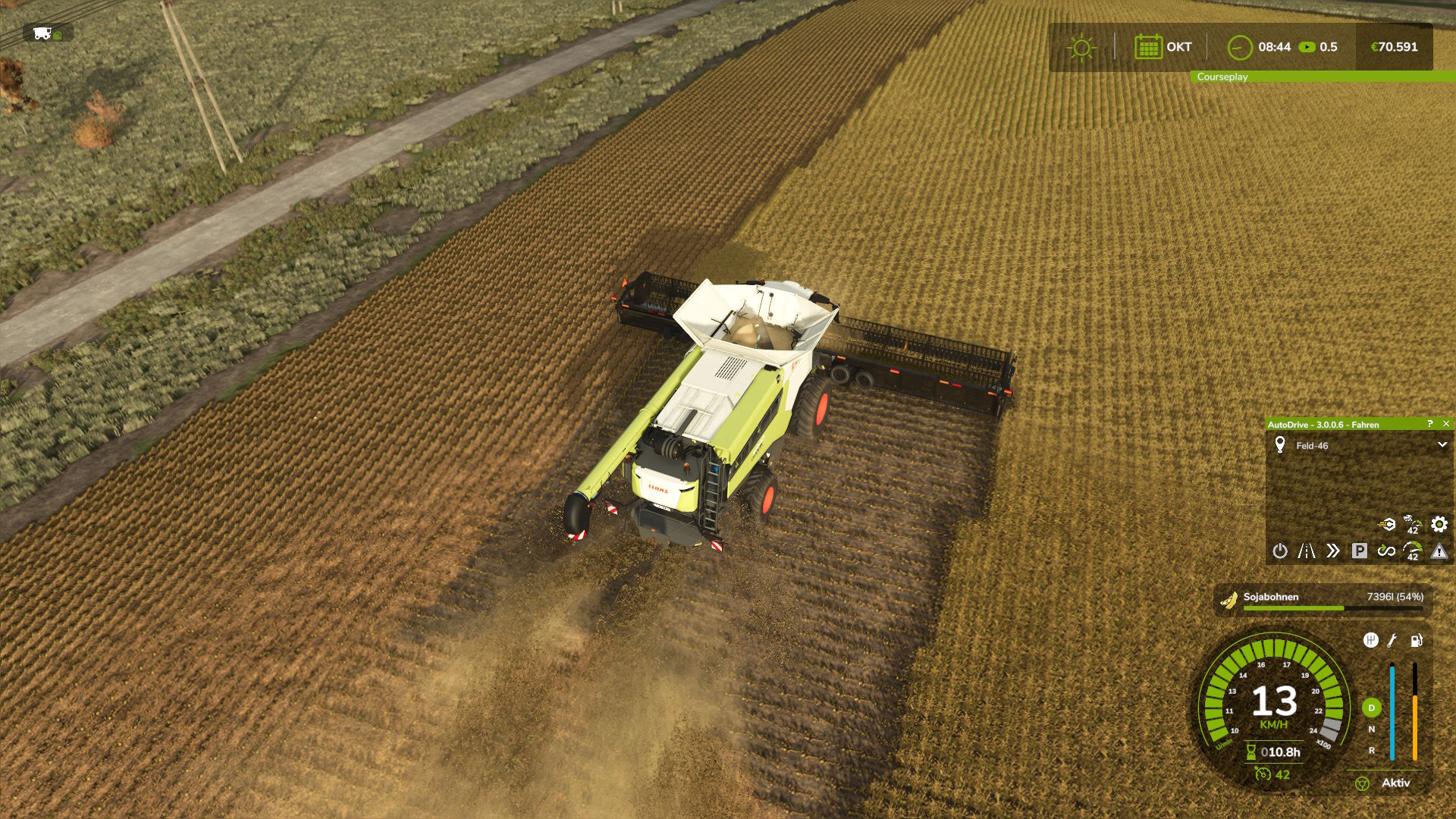Image resolution: width=1456 pixels, height=819 pixels.
Task: Open AutoDrive gear settings
Action: tap(1439, 524)
